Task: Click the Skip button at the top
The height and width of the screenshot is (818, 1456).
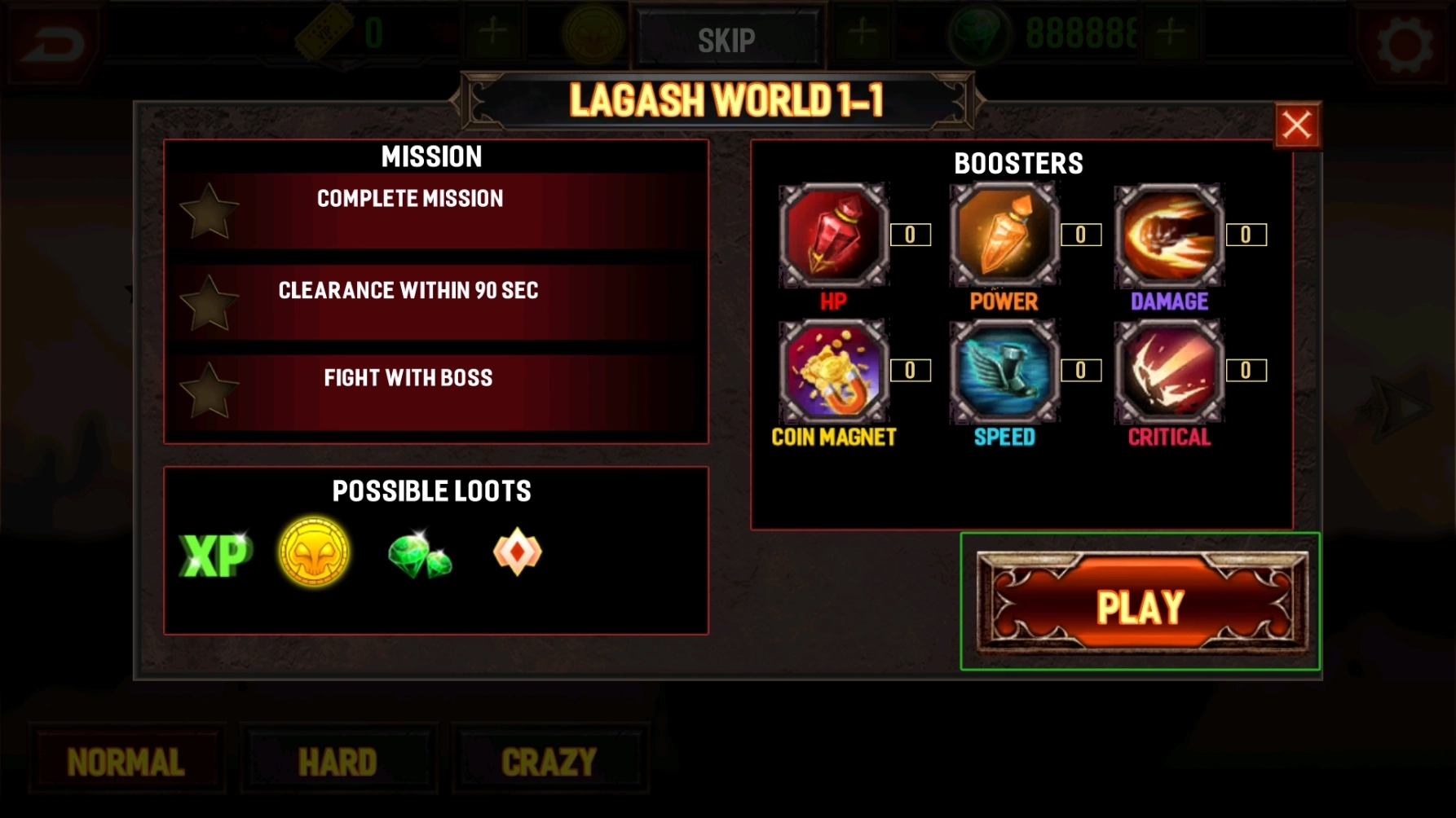Action: click(x=726, y=39)
